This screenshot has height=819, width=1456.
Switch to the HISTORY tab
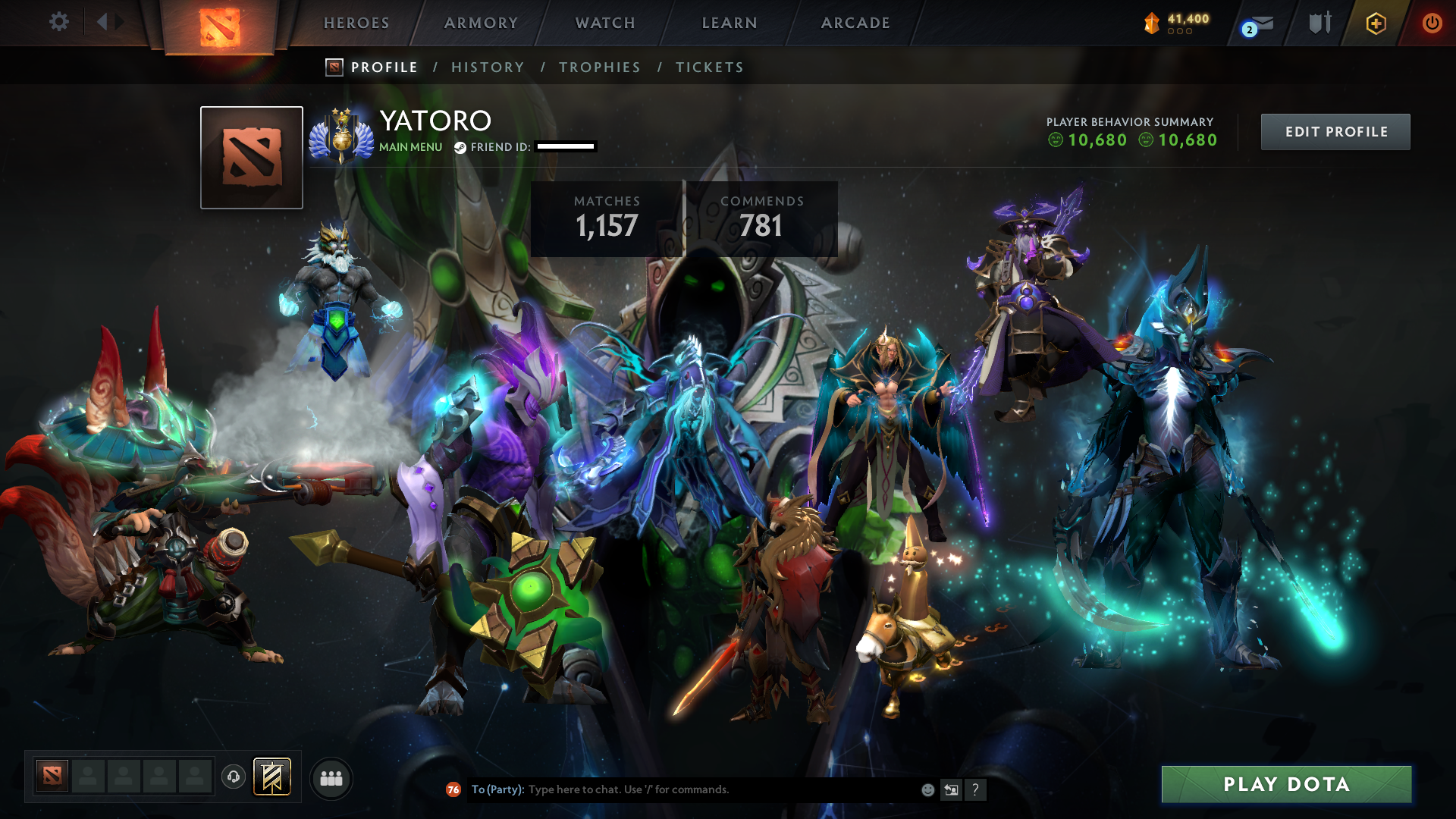(x=488, y=67)
